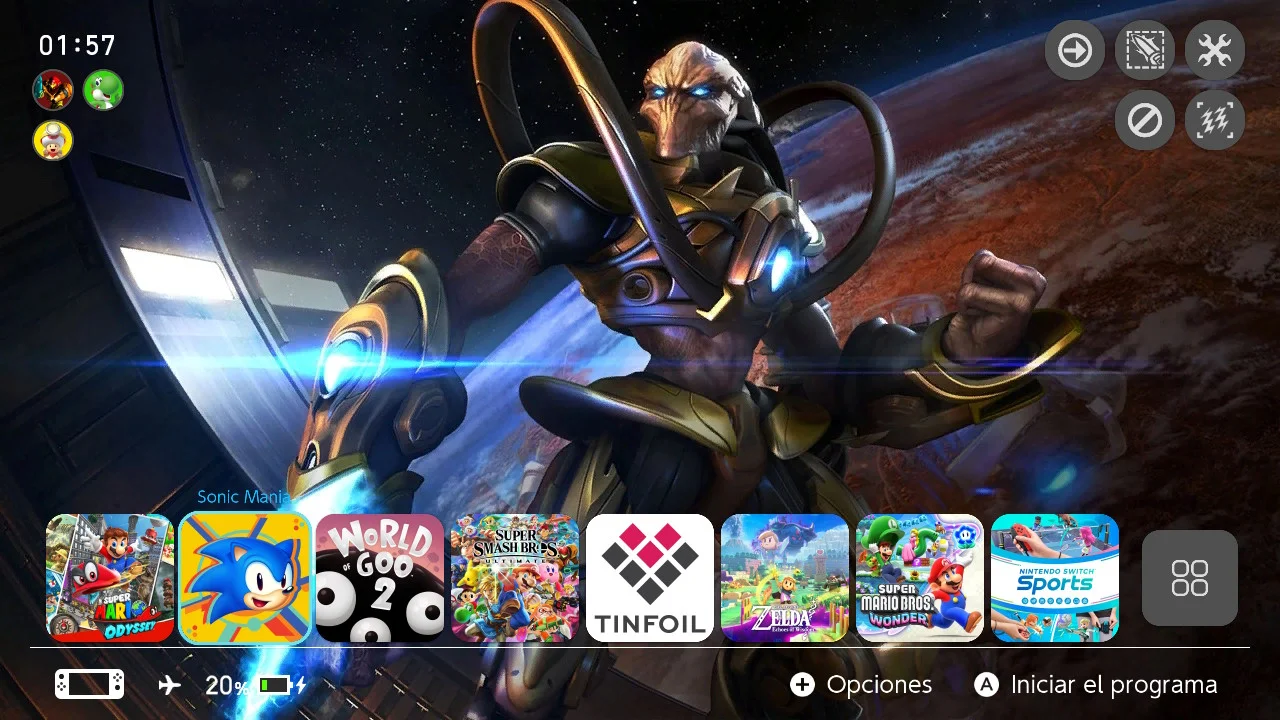Select the Mario user avatar

[x=52, y=90]
